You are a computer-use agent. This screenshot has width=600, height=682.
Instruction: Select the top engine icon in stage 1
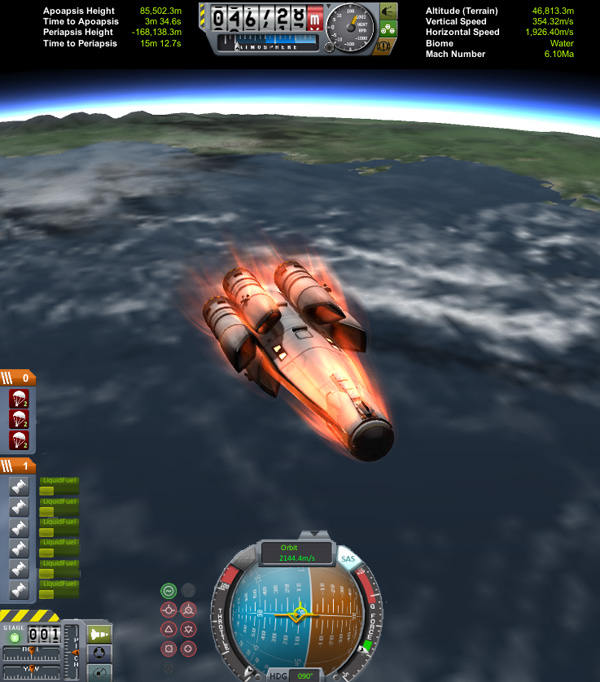click(x=18, y=487)
